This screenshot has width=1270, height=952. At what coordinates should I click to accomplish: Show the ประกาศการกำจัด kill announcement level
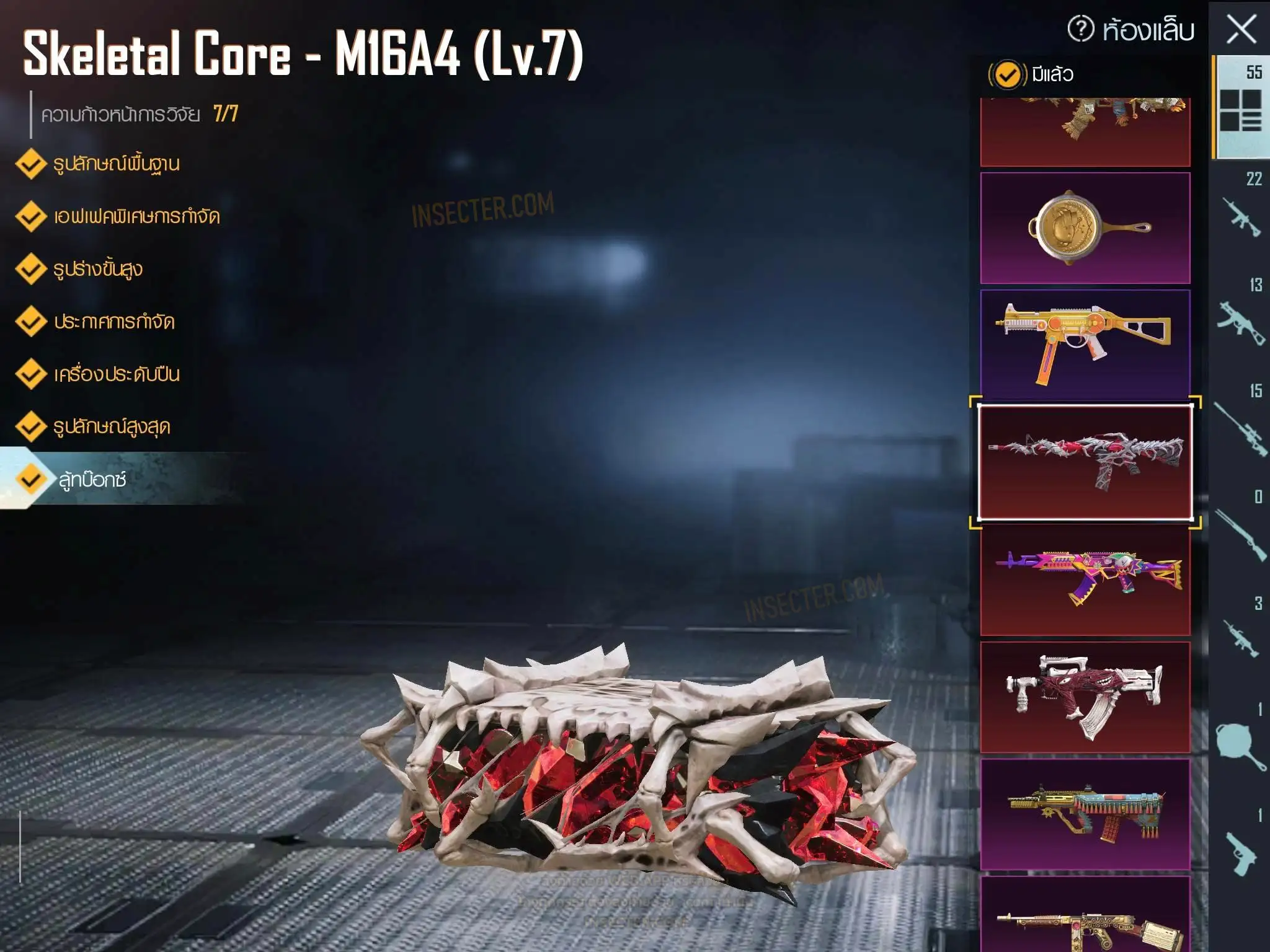(x=114, y=322)
